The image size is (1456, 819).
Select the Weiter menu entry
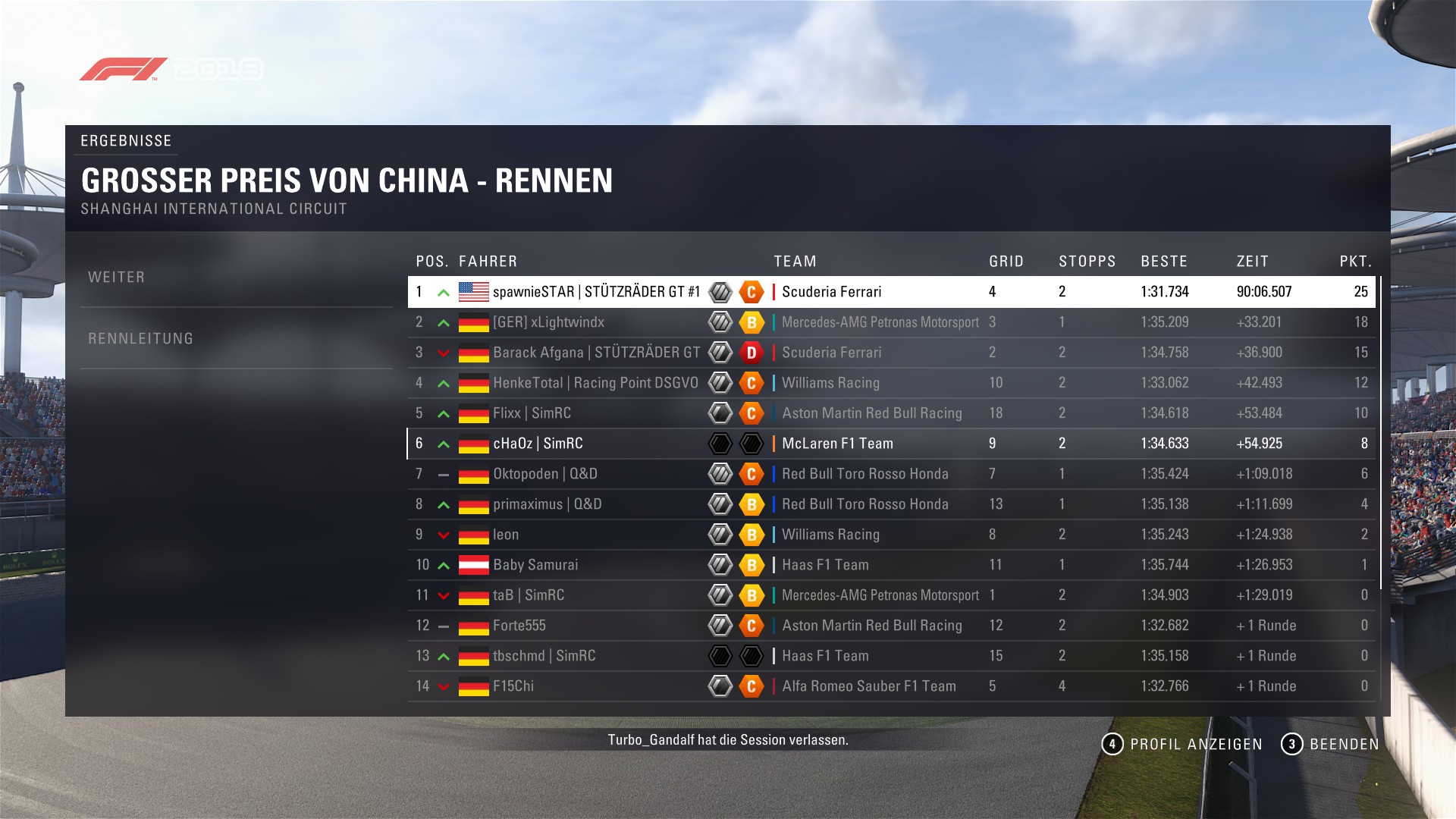coord(117,278)
